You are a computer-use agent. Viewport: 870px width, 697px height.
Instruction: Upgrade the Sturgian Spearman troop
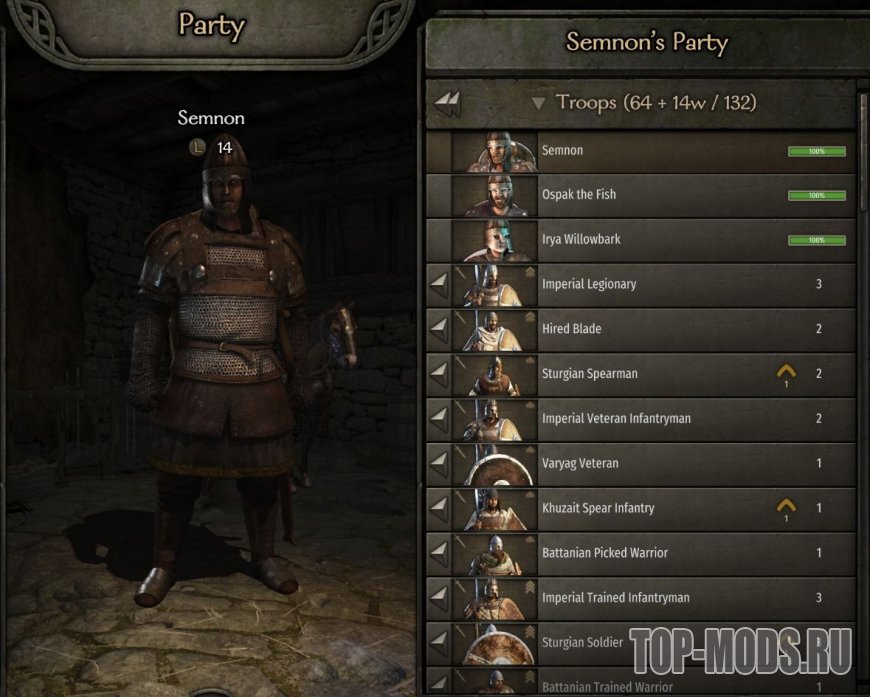[786, 373]
